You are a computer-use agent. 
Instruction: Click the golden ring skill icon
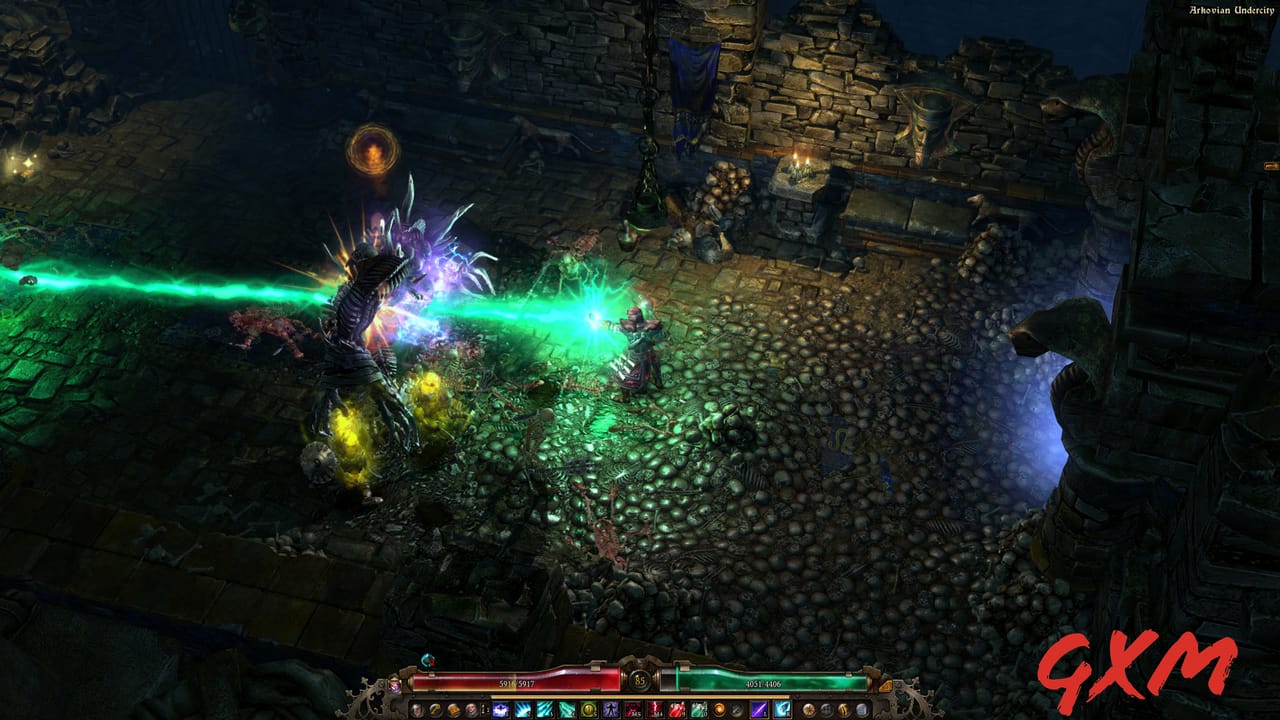pos(591,710)
